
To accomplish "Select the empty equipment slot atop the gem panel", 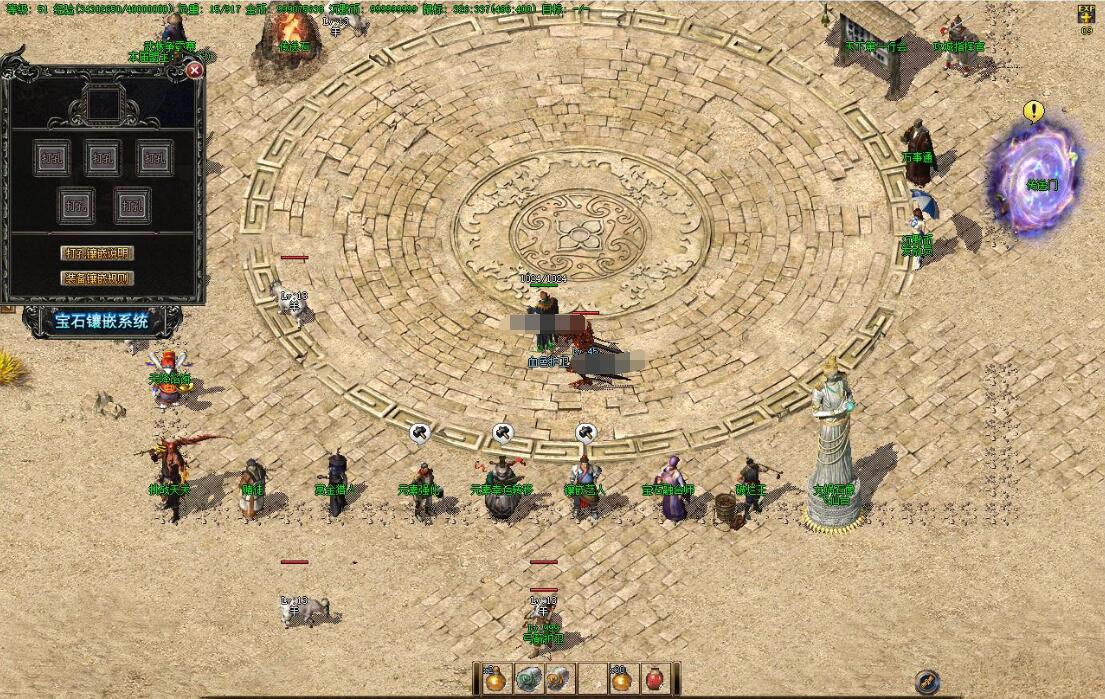I will 104,104.
